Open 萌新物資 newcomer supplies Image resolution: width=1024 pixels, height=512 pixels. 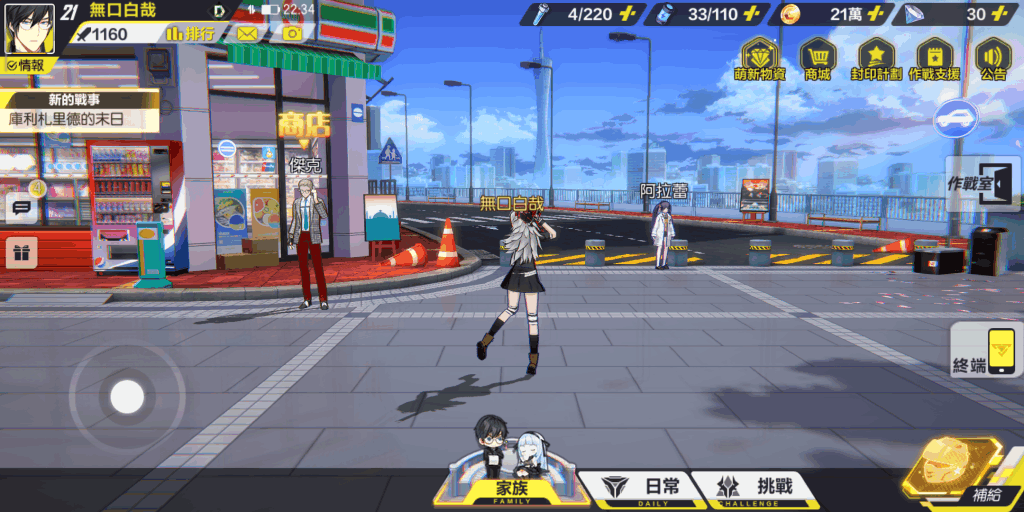[x=759, y=61]
